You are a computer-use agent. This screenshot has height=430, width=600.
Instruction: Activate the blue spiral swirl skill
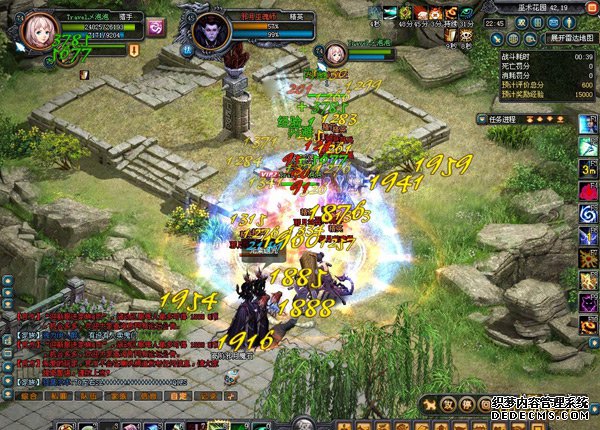(x=588, y=215)
